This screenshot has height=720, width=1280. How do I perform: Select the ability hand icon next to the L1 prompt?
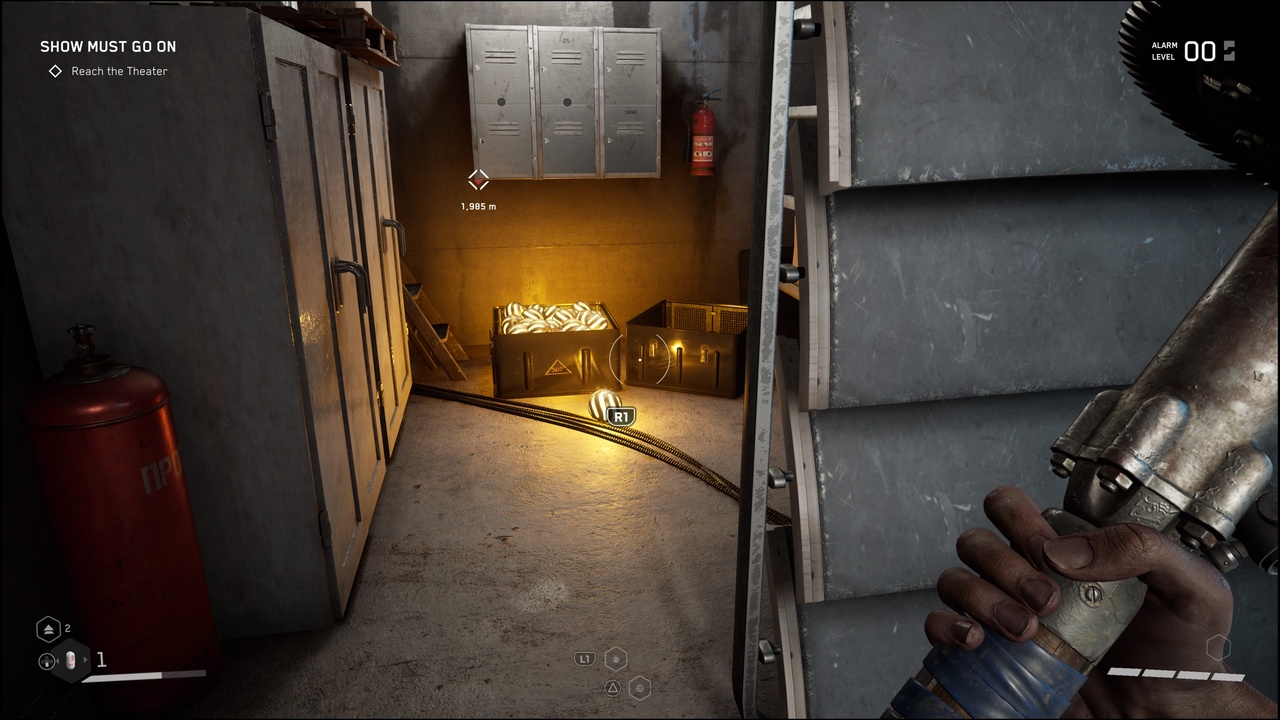616,657
